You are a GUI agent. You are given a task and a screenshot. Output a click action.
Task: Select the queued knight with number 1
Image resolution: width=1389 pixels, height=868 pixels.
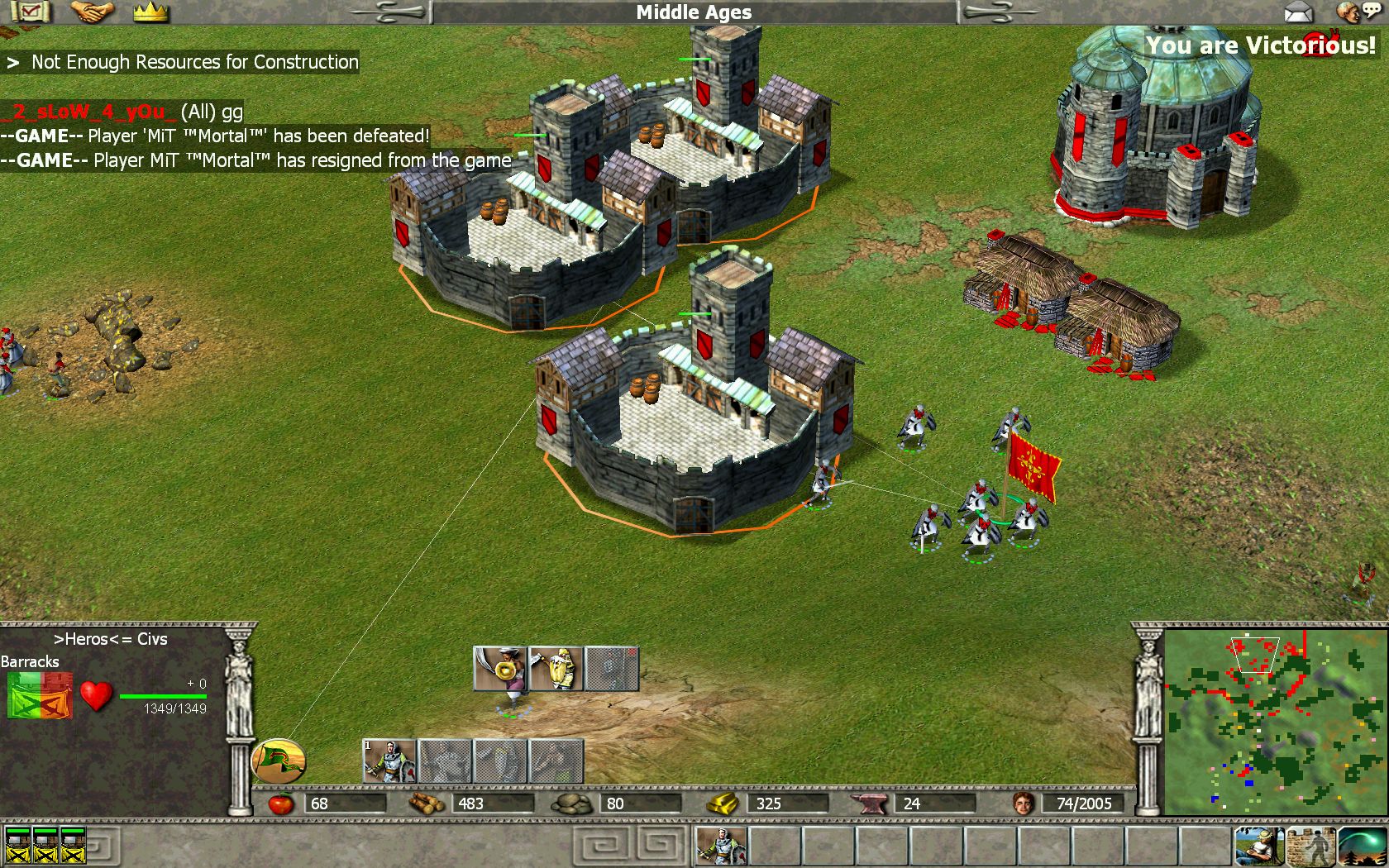(x=389, y=761)
